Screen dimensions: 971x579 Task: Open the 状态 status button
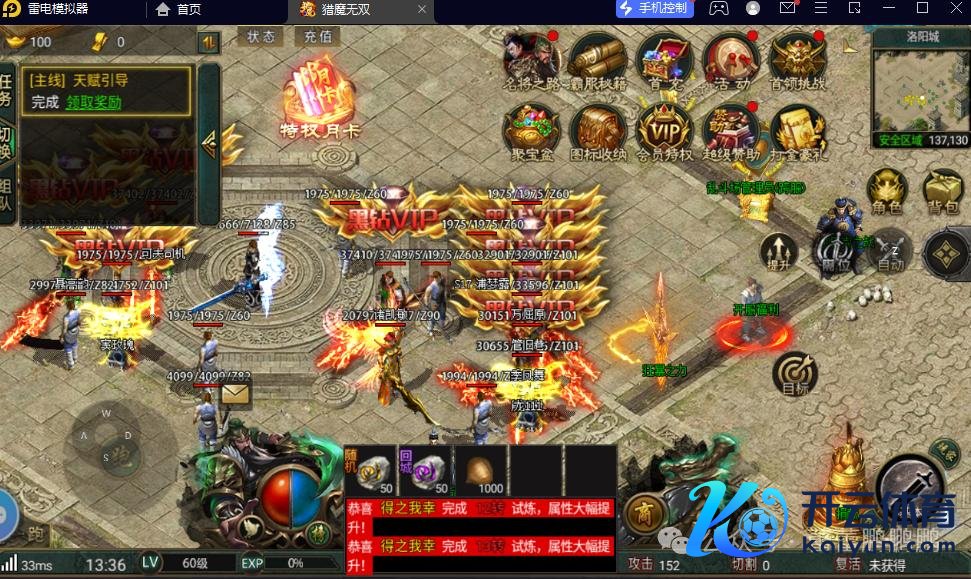tap(261, 36)
